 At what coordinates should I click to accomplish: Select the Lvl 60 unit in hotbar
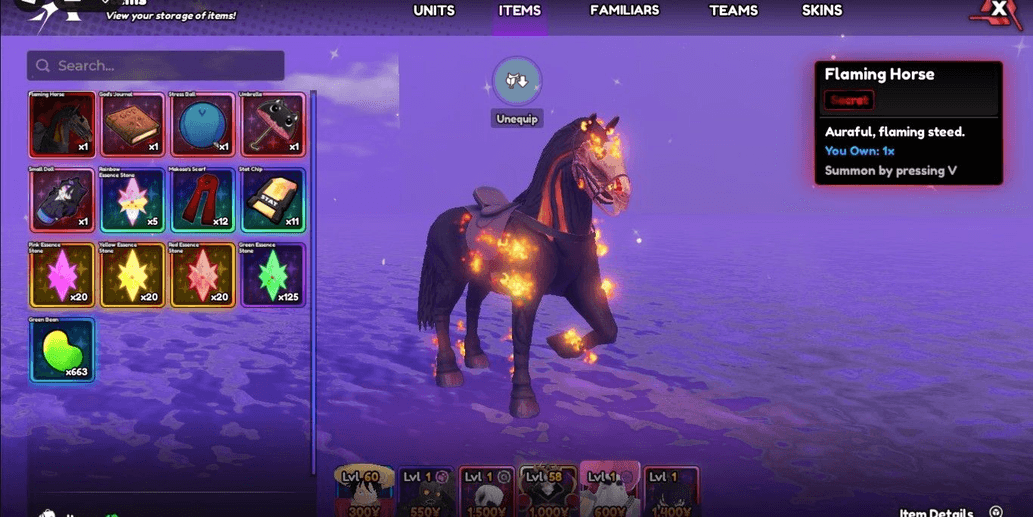pyautogui.click(x=363, y=490)
